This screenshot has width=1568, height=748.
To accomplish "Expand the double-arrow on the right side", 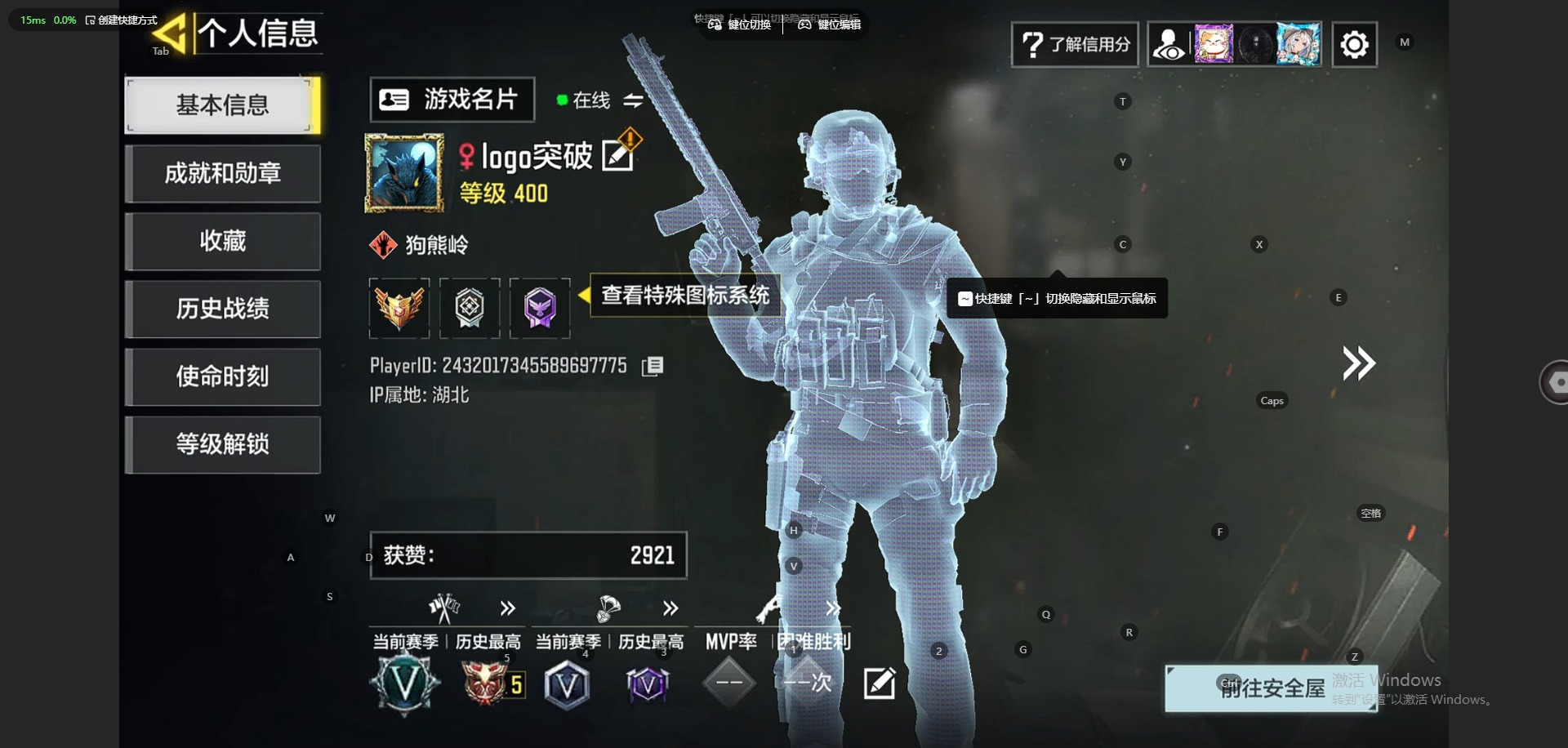I will click(x=1359, y=363).
